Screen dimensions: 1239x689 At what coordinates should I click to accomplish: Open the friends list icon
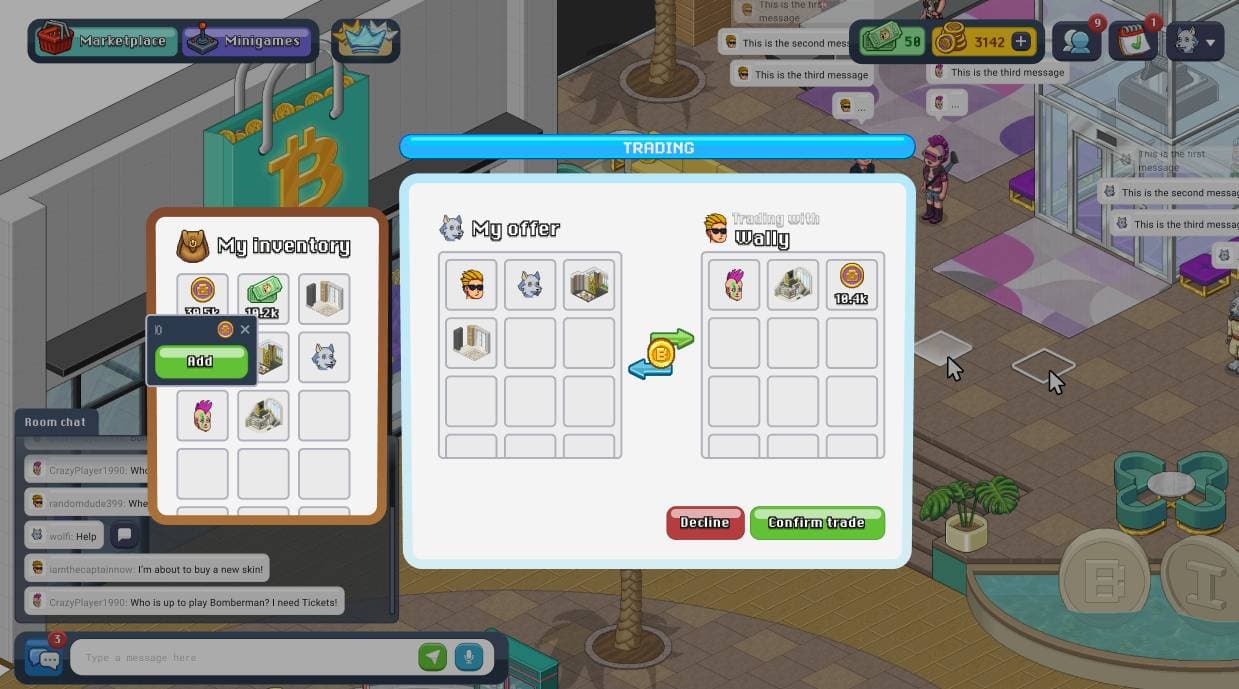[1076, 42]
